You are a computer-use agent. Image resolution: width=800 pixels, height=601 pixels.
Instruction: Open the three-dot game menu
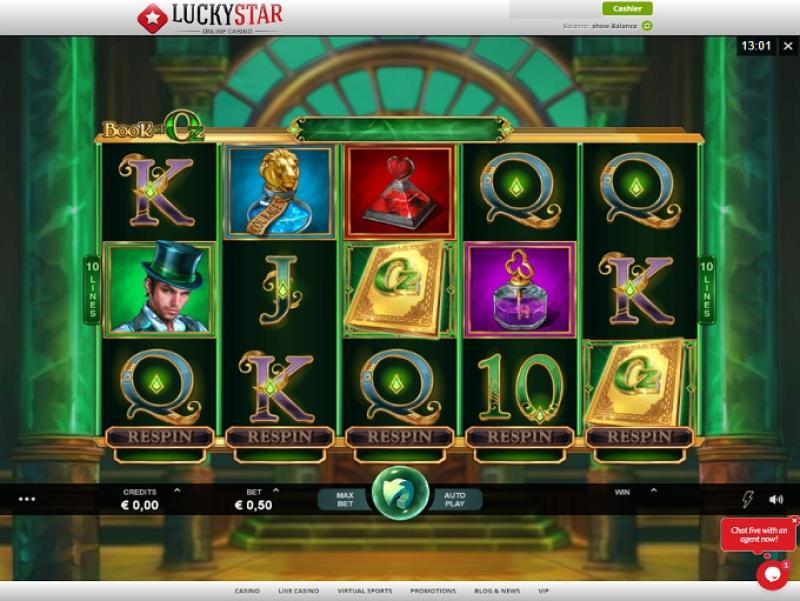(27, 498)
